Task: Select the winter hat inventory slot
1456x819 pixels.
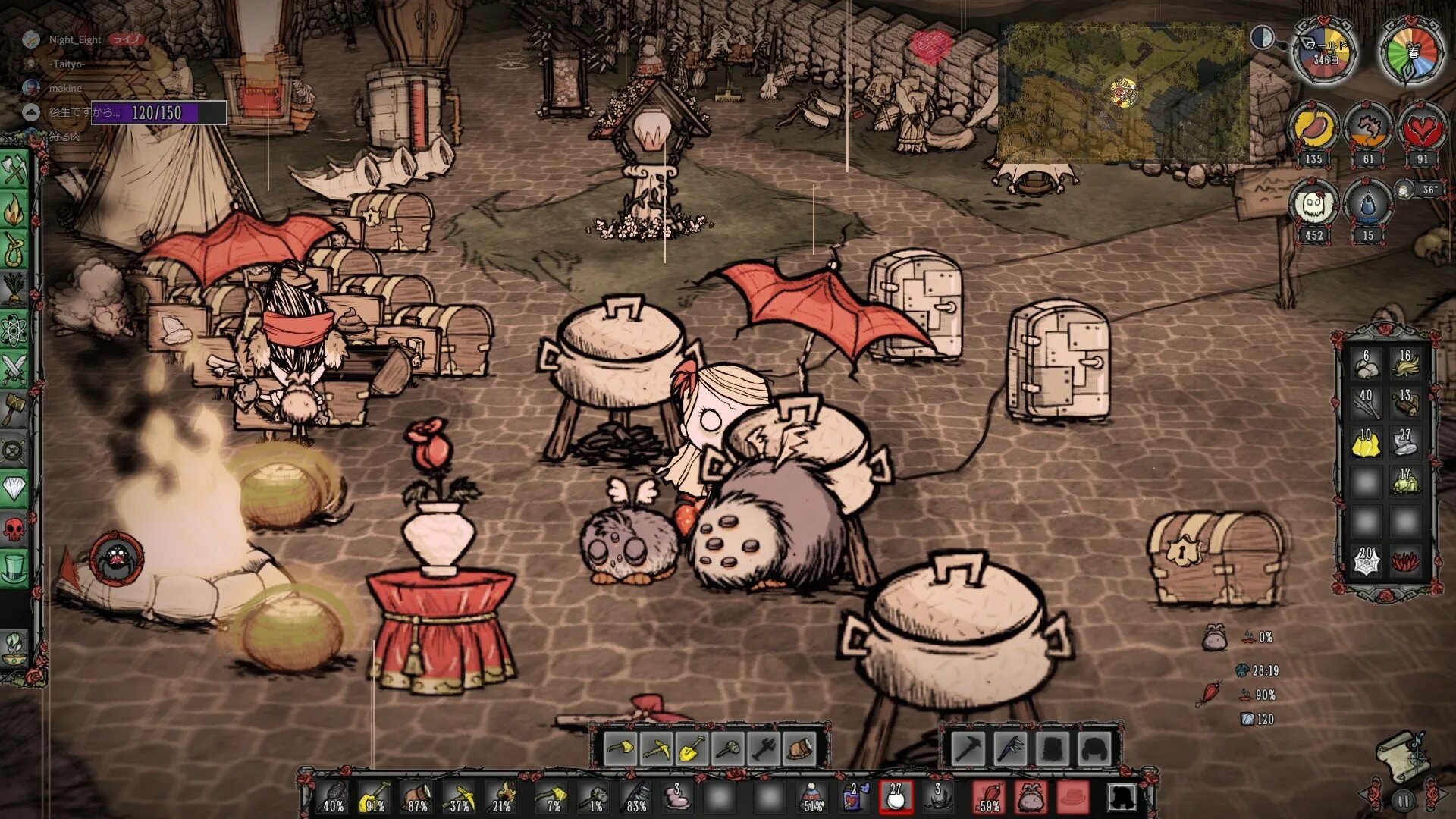Action: (x=811, y=798)
